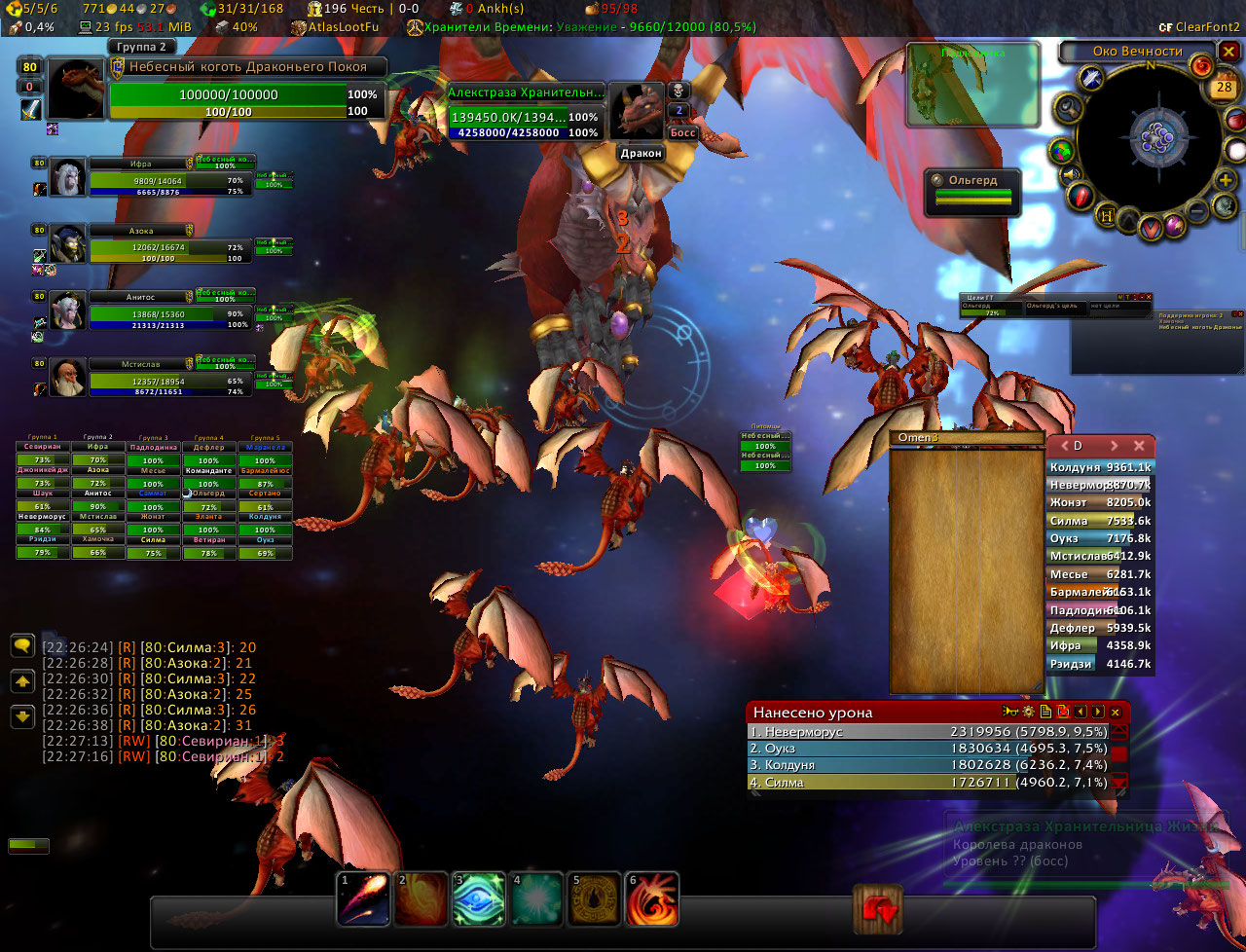Zoom in the minimap with the plus button
This screenshot has height=952, width=1246.
click(x=1225, y=179)
